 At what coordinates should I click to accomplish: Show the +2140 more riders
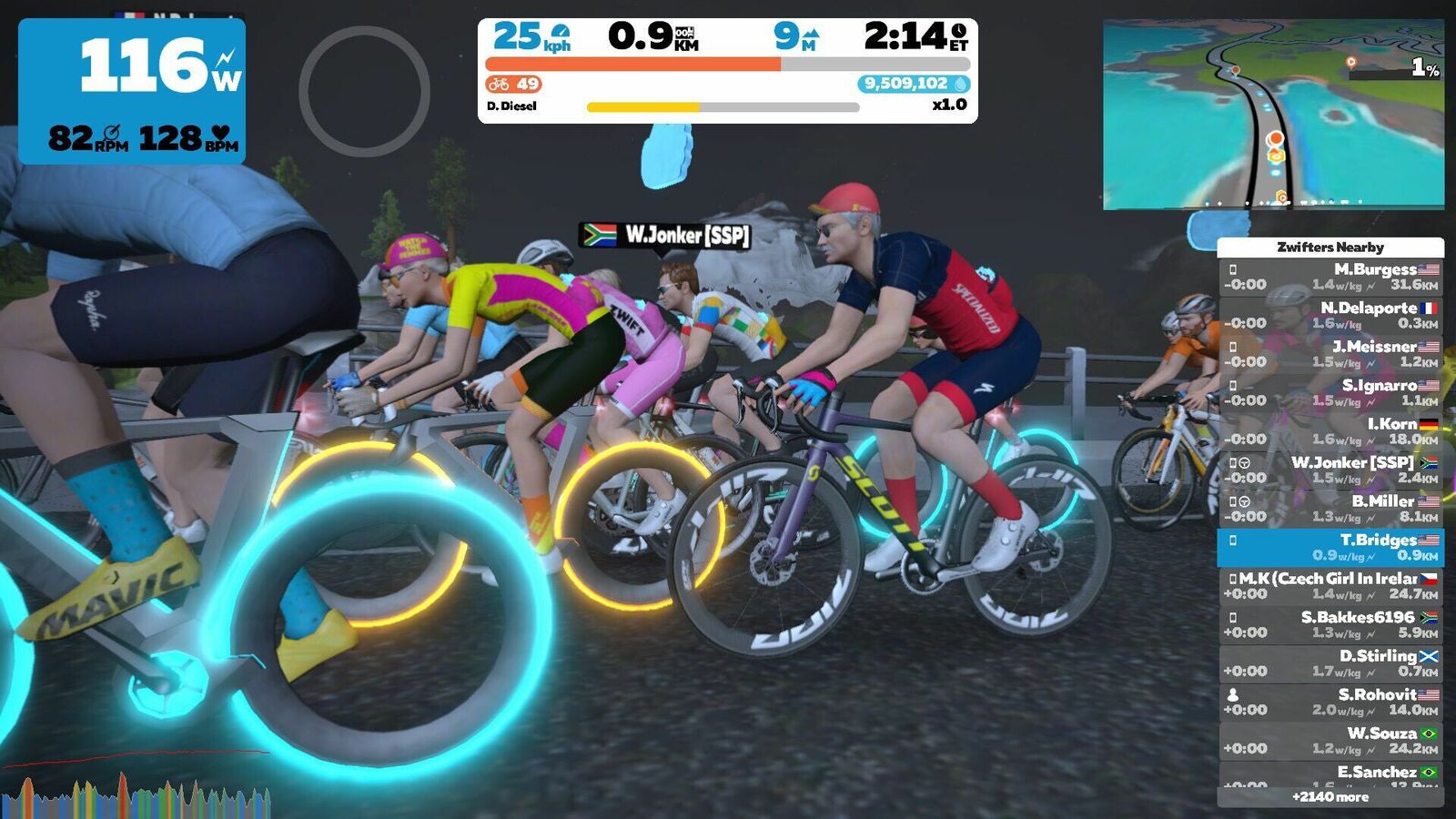1330,797
